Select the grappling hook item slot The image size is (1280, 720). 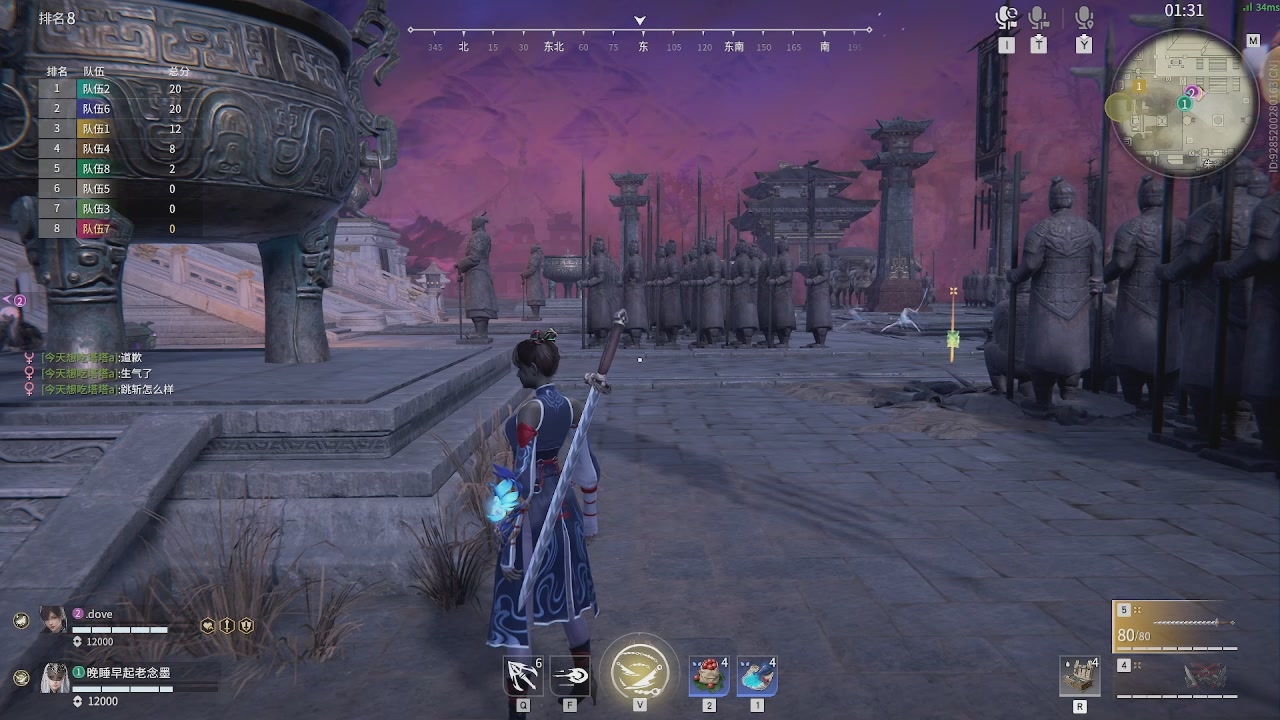coord(523,677)
